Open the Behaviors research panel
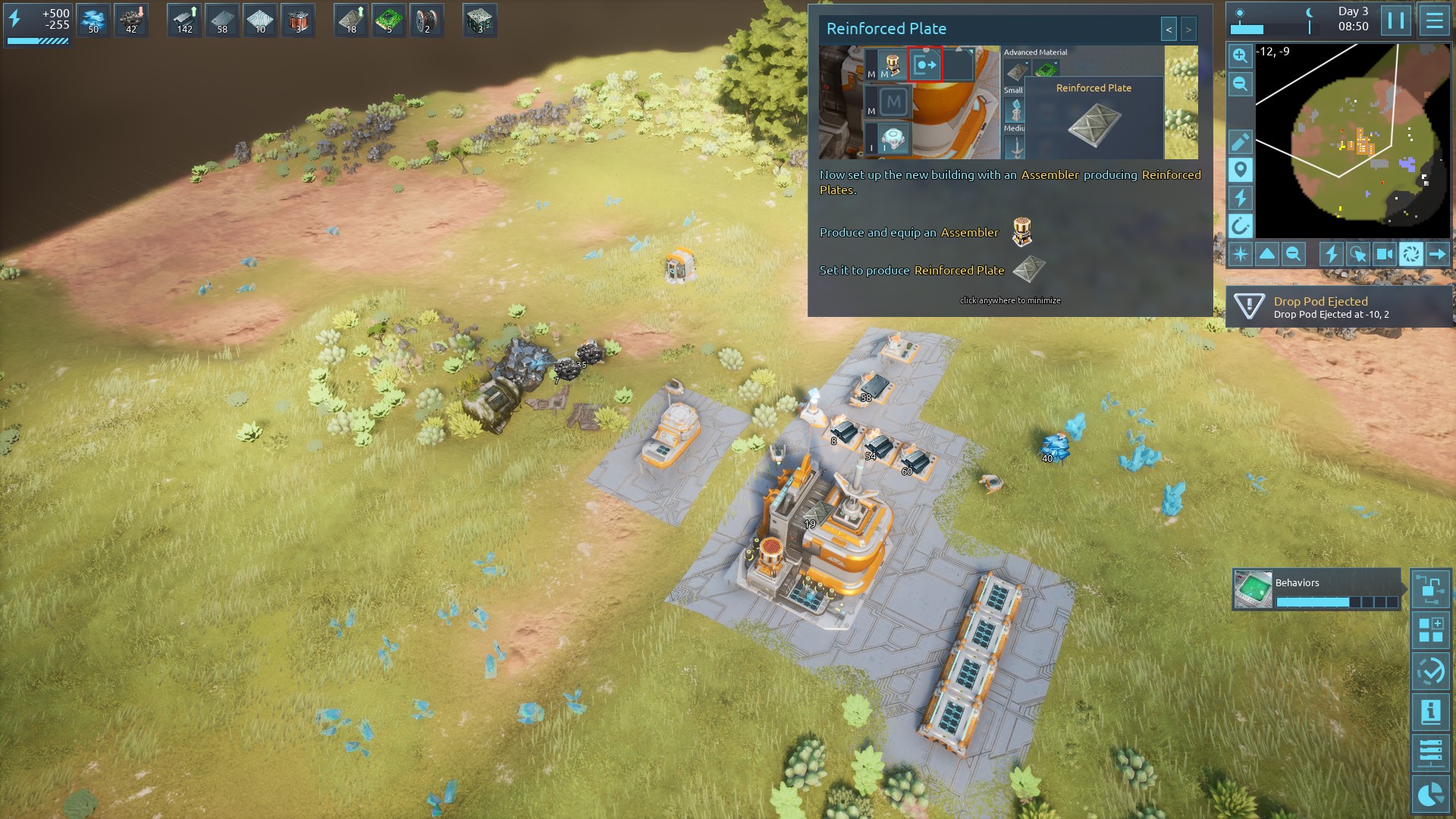The height and width of the screenshot is (819, 1456). pos(1316,590)
